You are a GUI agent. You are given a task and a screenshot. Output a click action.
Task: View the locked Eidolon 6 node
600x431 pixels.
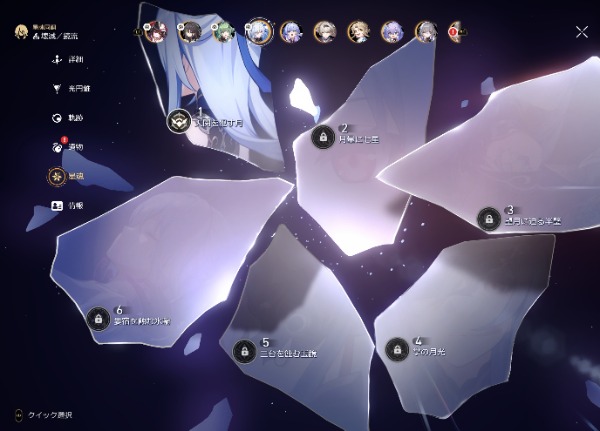tap(97, 318)
